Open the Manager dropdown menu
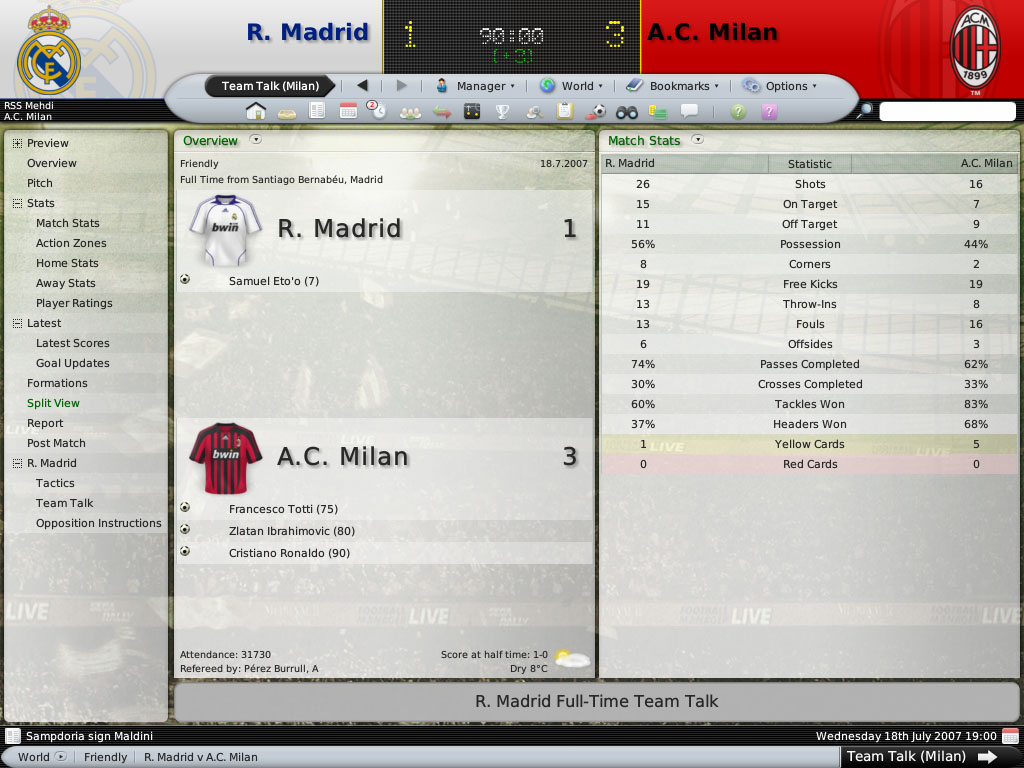Viewport: 1024px width, 768px height. [x=475, y=86]
